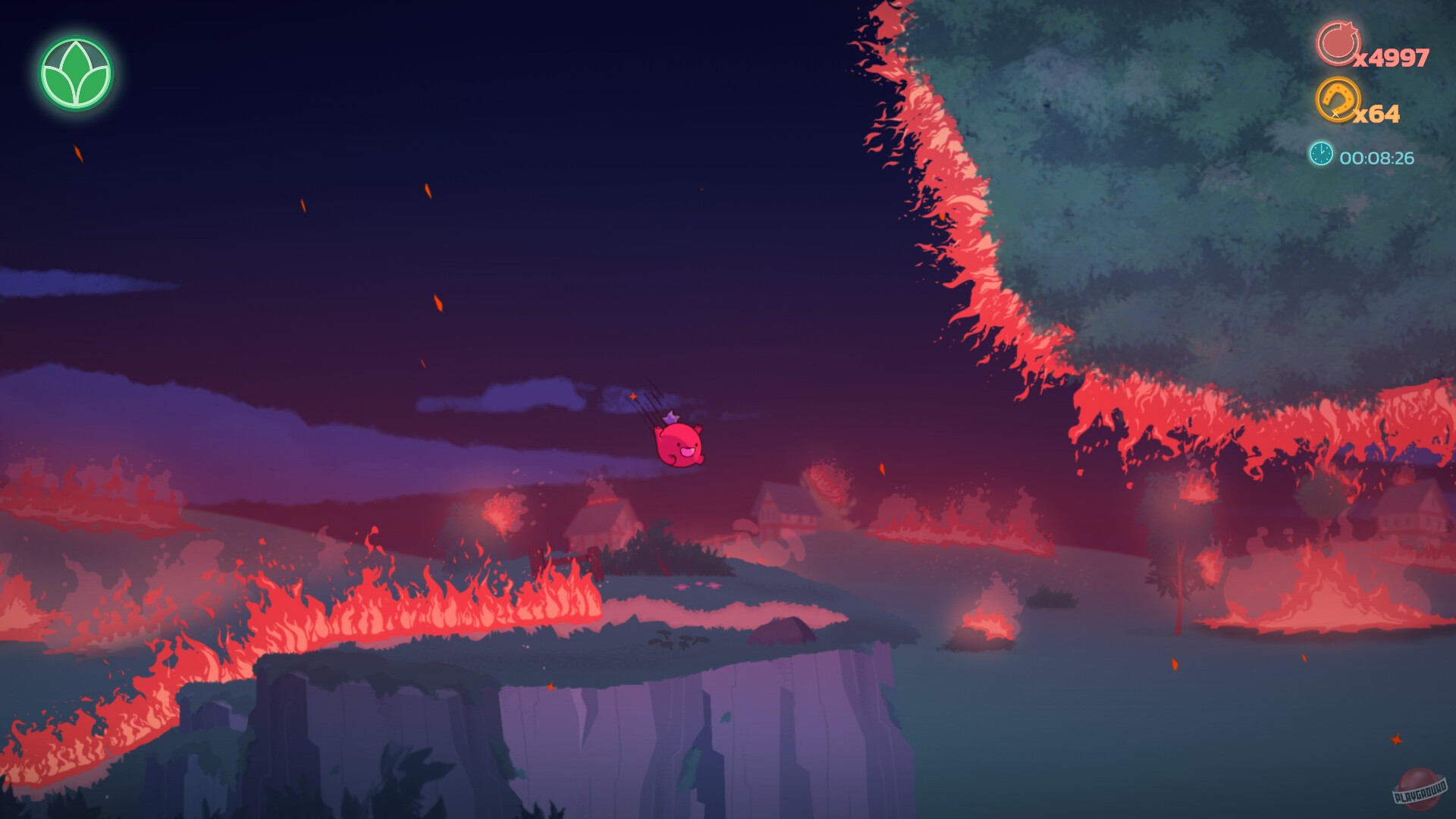Click the sparkle near the character

click(x=632, y=395)
